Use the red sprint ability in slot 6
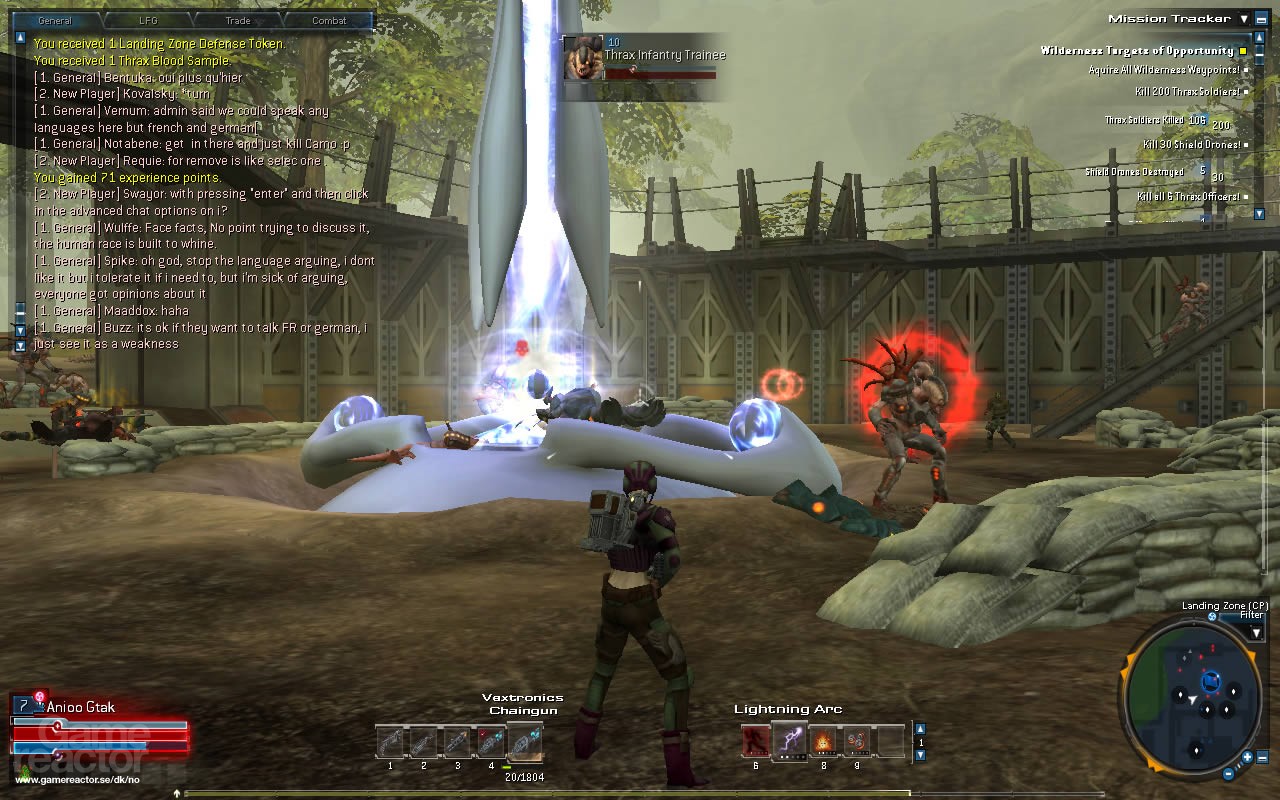The height and width of the screenshot is (800, 1280). point(756,742)
